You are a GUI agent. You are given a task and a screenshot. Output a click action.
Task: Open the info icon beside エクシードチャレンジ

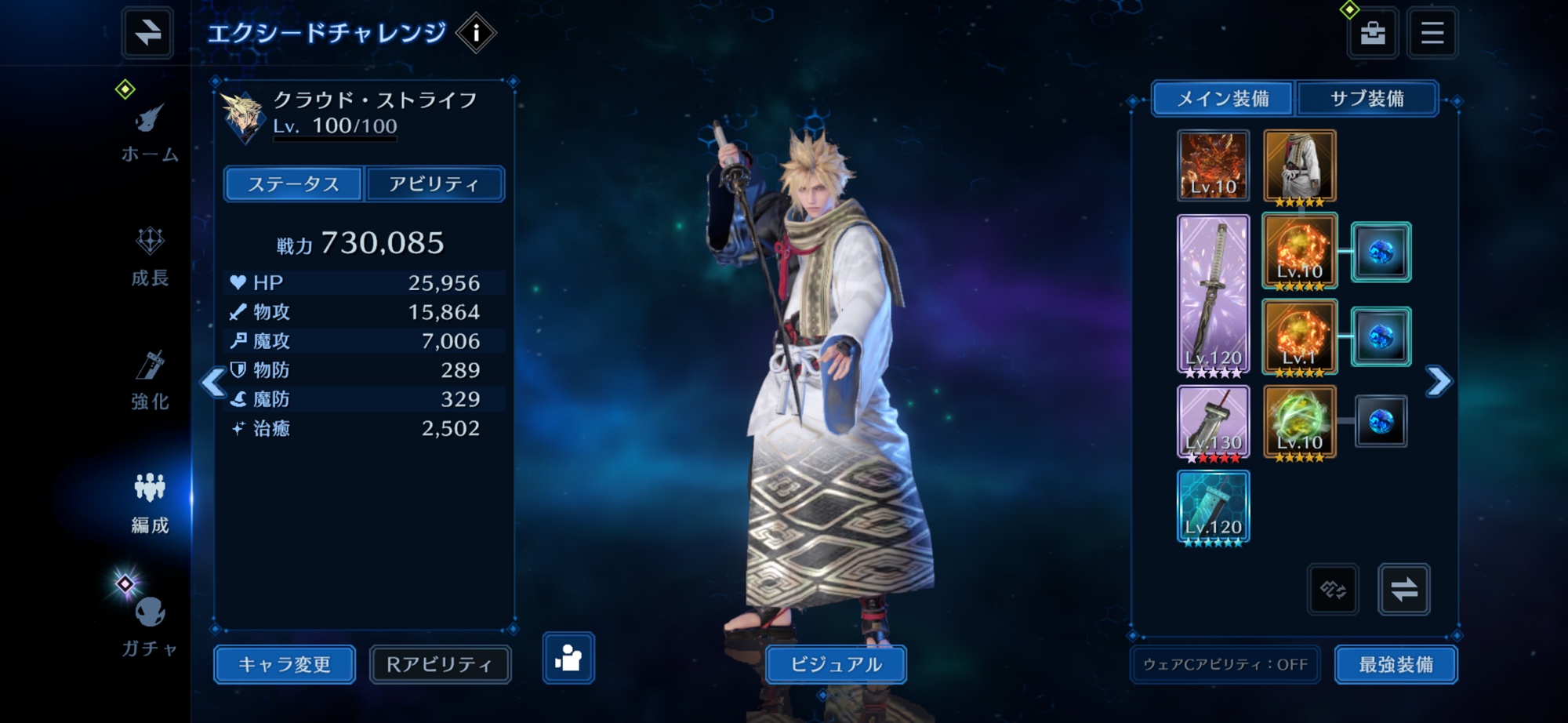click(476, 34)
